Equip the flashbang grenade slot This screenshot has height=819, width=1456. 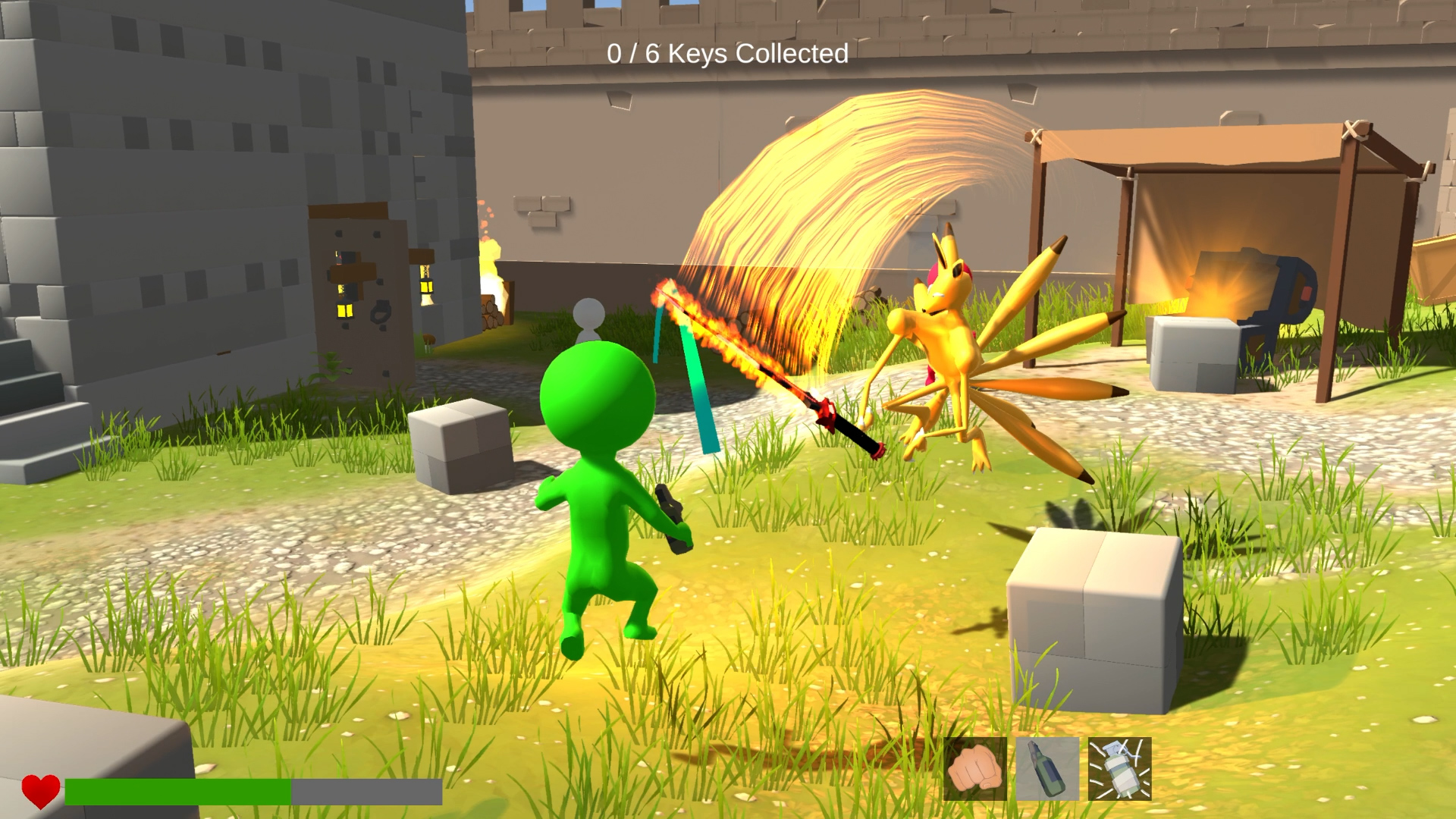pyautogui.click(x=1119, y=769)
